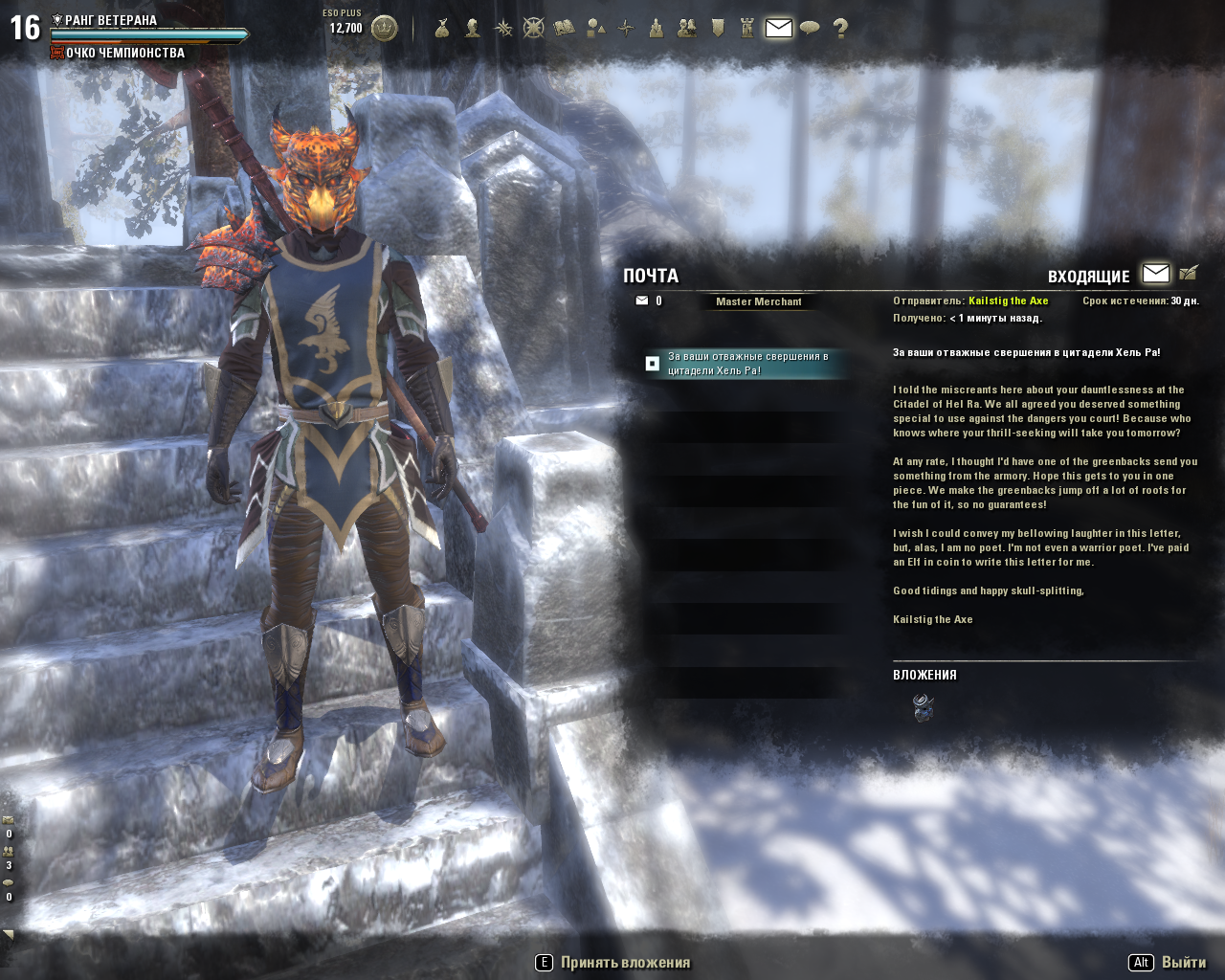Open the Crown Store crown icon
Image resolution: width=1225 pixels, height=980 pixels.
[x=384, y=28]
